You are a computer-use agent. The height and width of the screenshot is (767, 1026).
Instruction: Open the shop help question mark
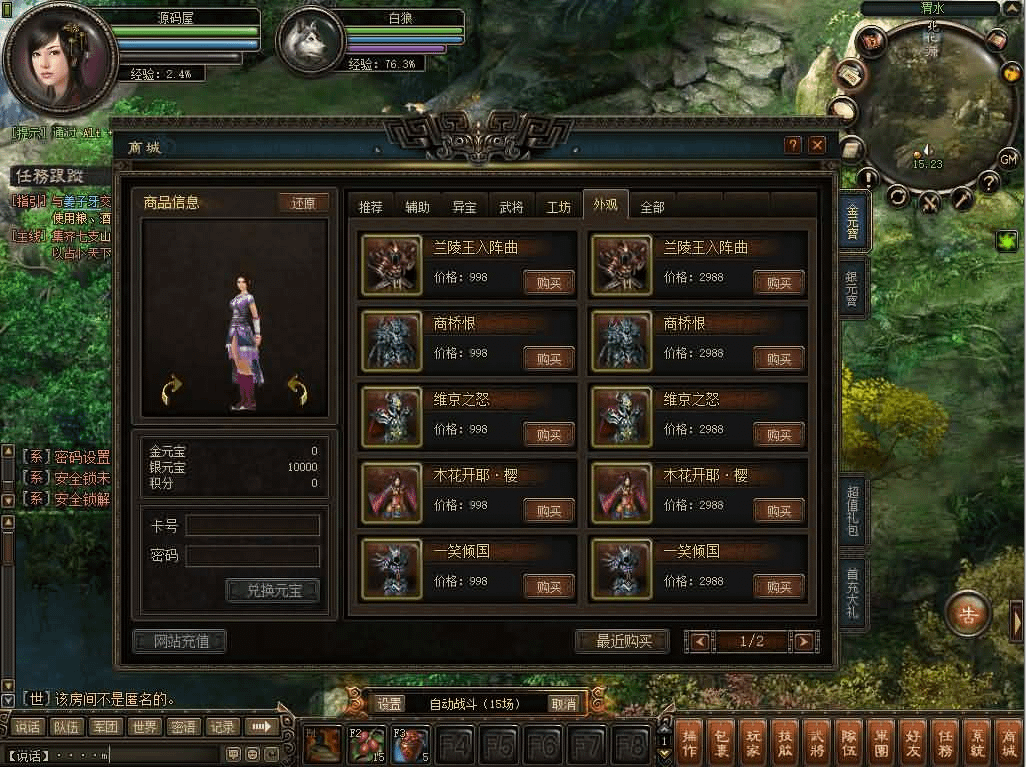click(x=792, y=145)
